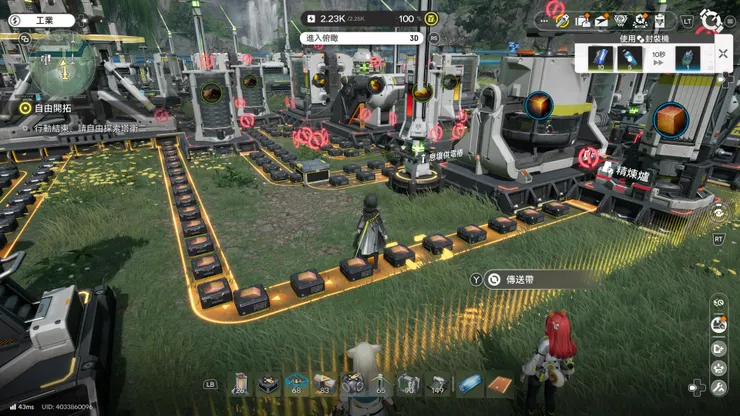Viewport: 740px width, 416px height.
Task: Click the 進入俯瞰 overview mode button
Action: (360, 38)
